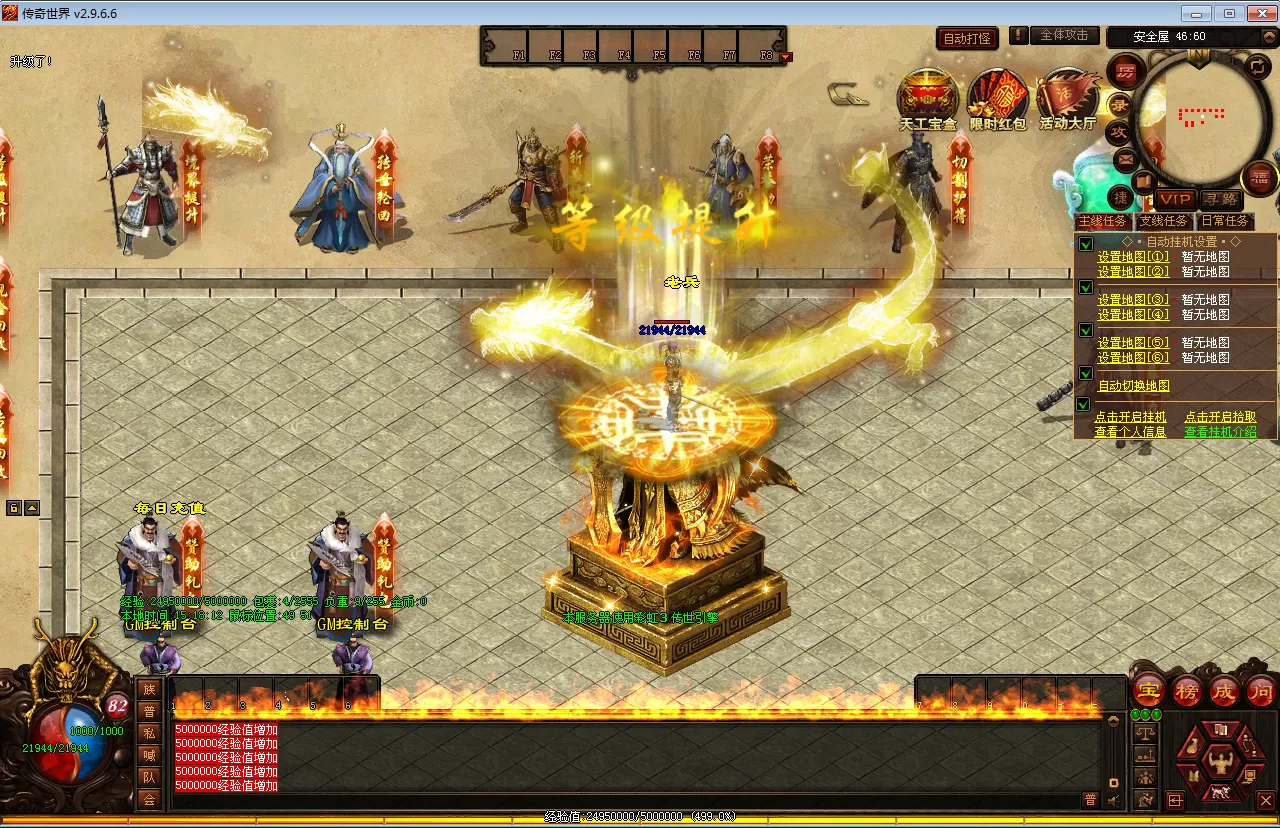Open the VIP panel button

(x=1175, y=199)
